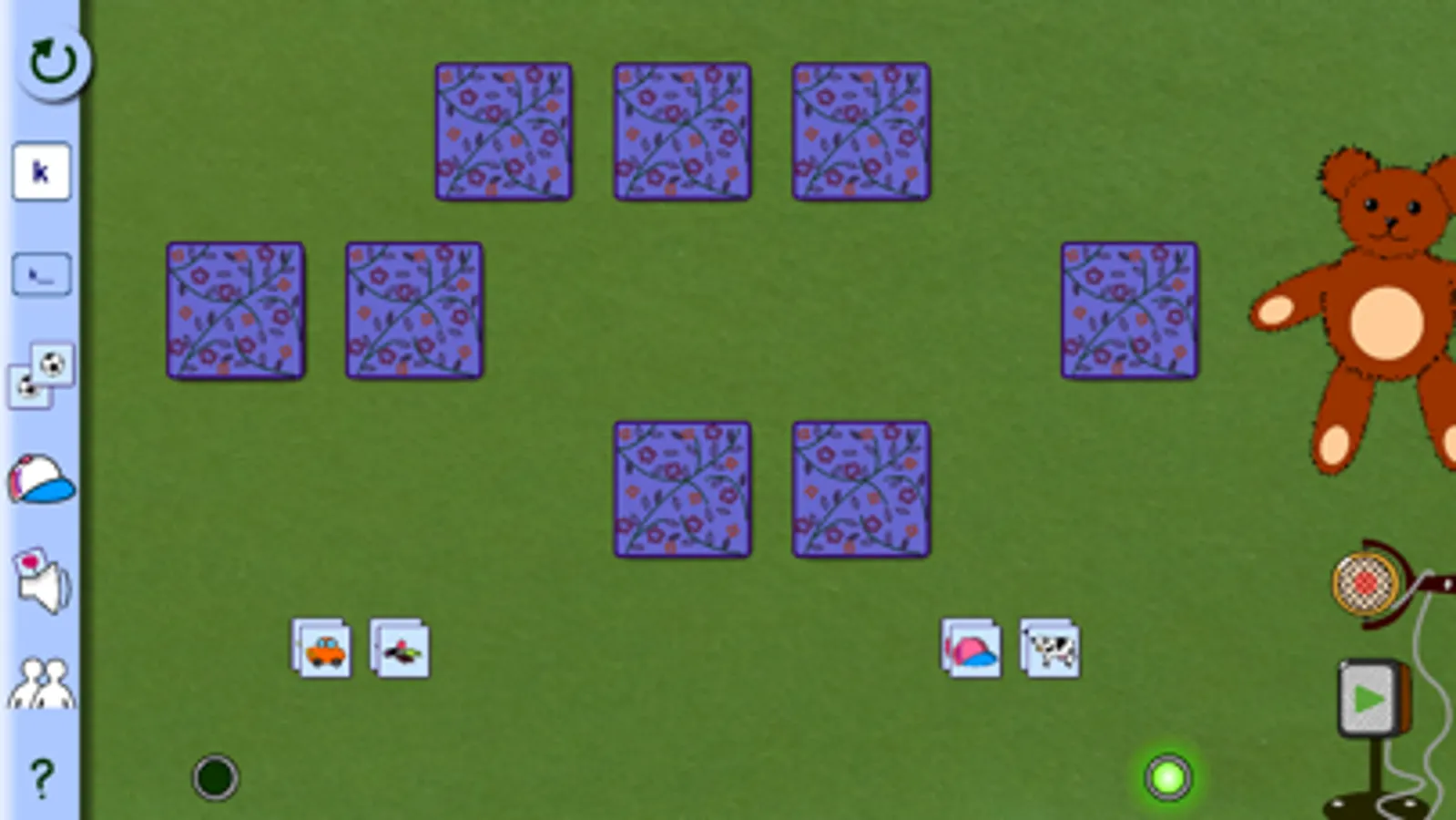The width and height of the screenshot is (1456, 820).
Task: Flip the leftmost covered card in middle row
Action: [x=235, y=308]
